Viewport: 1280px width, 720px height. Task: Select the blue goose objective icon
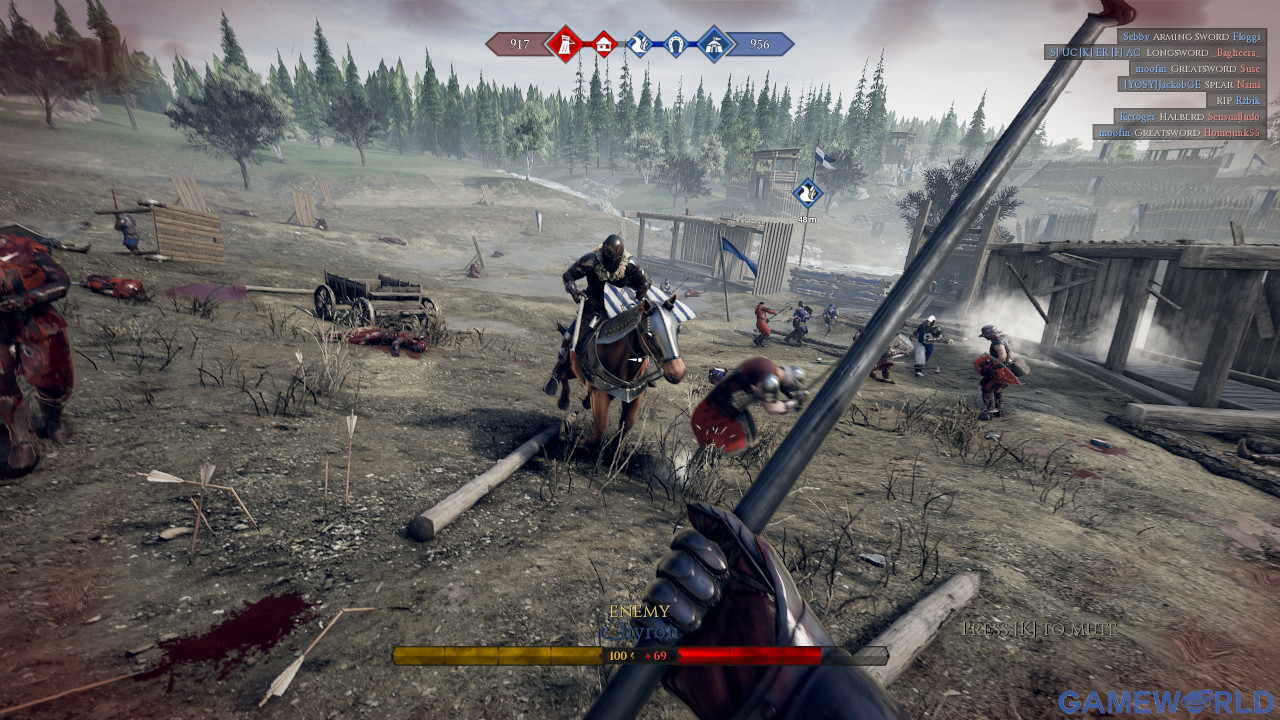tap(640, 43)
